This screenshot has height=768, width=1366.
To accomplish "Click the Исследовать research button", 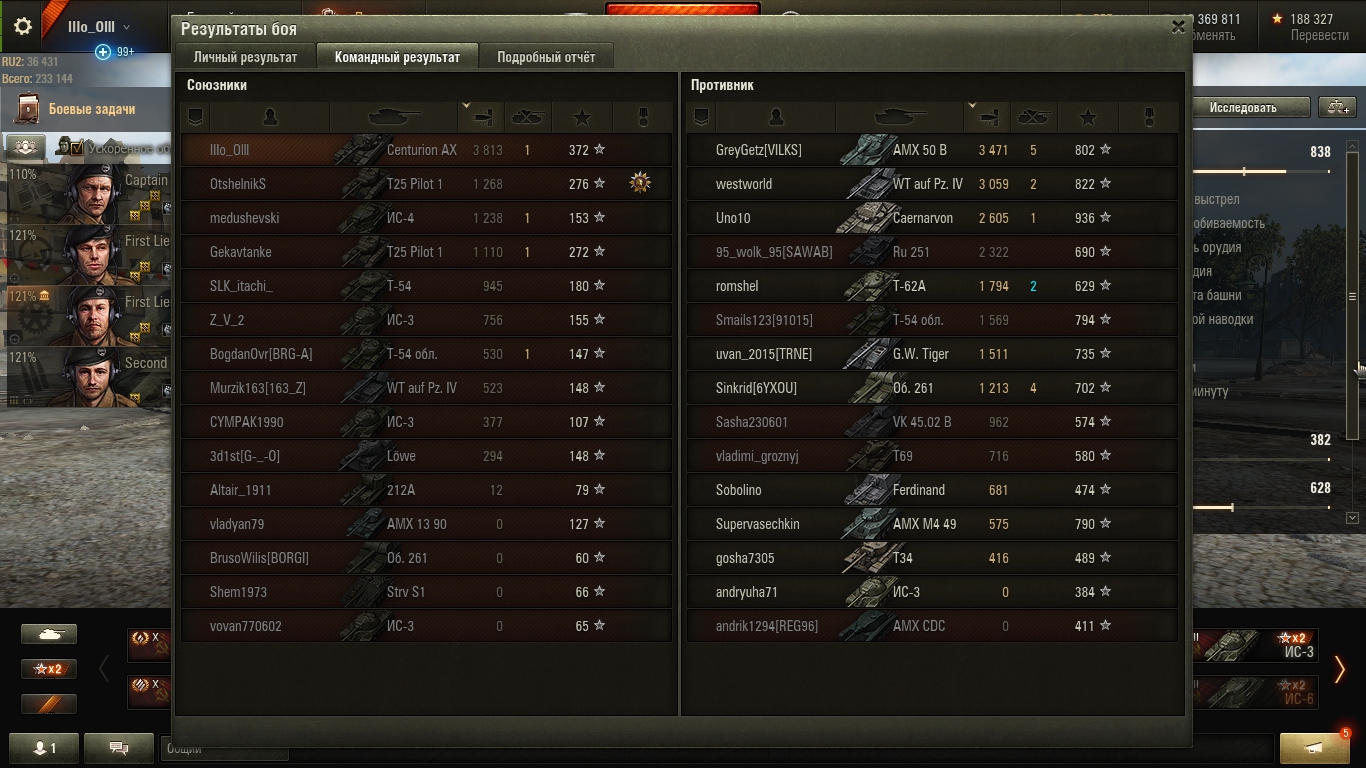I will tap(1243, 107).
